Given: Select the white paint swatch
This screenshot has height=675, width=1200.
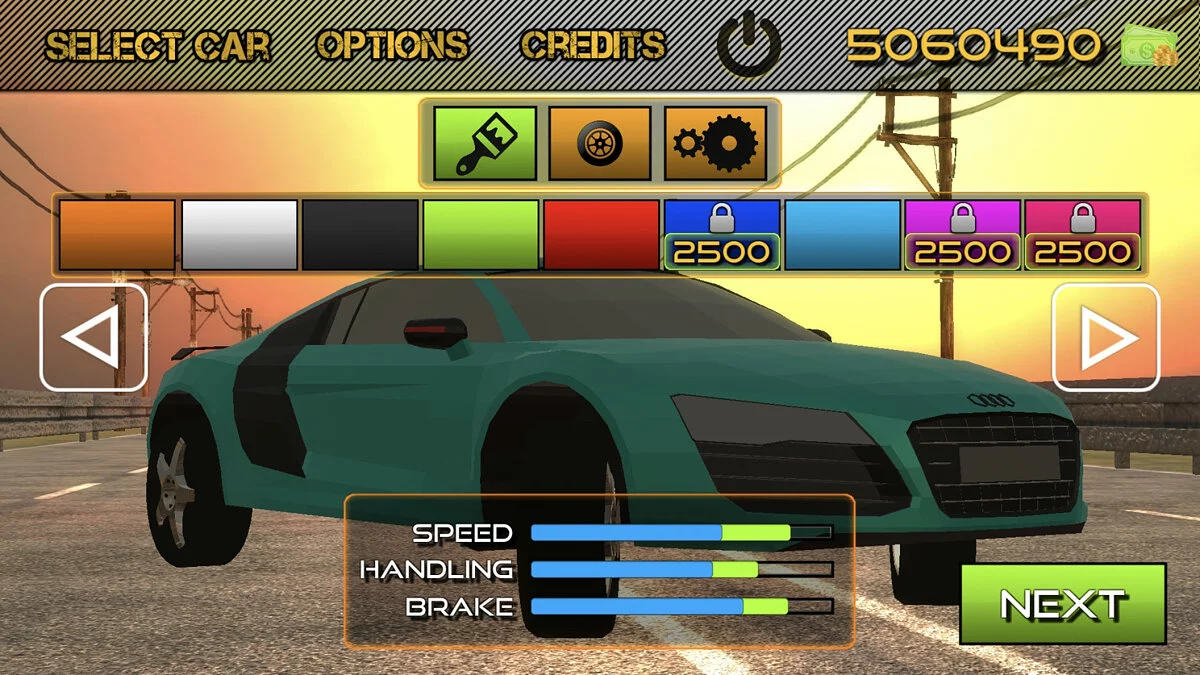Looking at the screenshot, I should (x=239, y=235).
